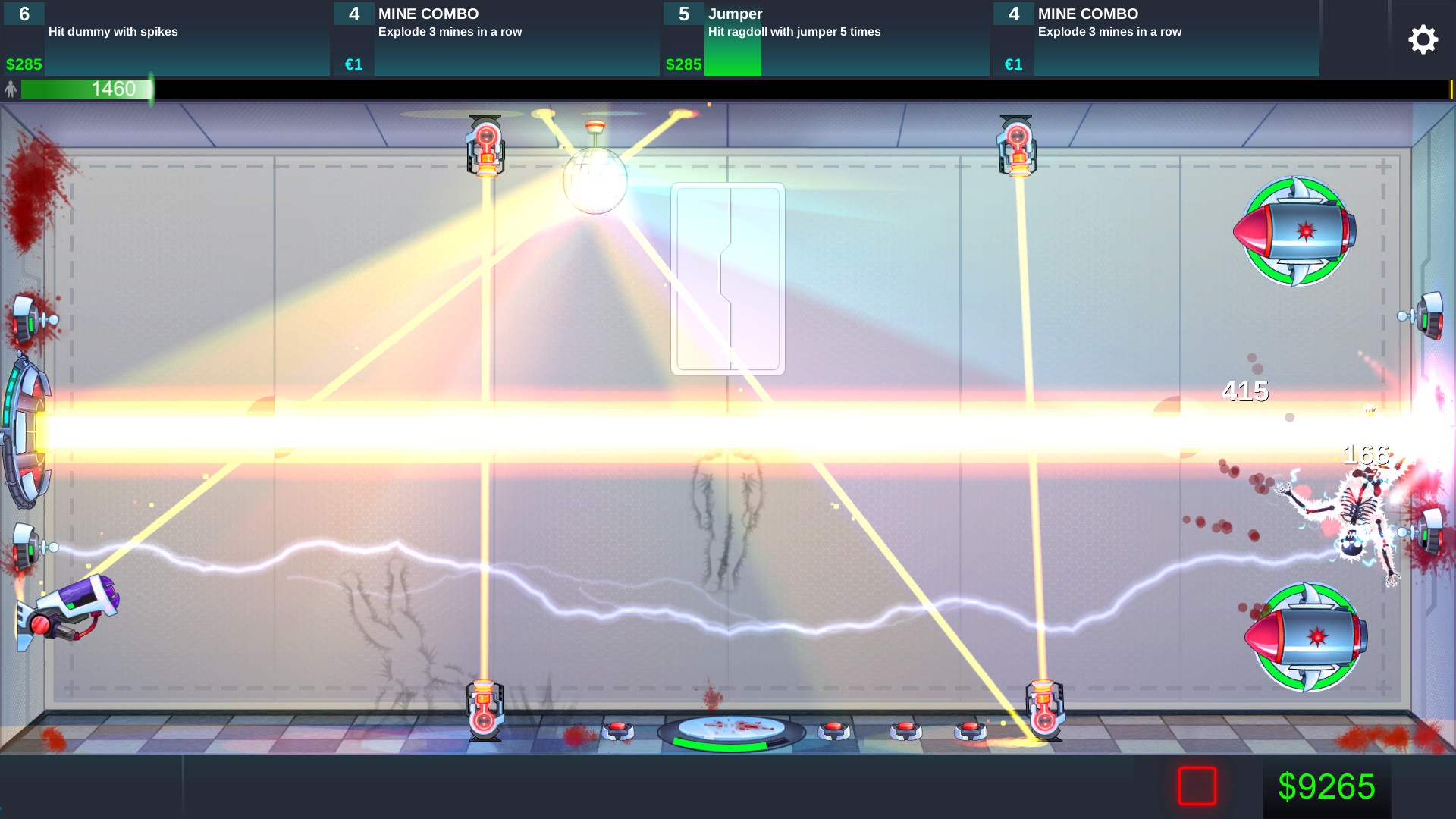Click the disco ball hanging from the ceiling
This screenshot has width=1456, height=819.
pos(595,182)
